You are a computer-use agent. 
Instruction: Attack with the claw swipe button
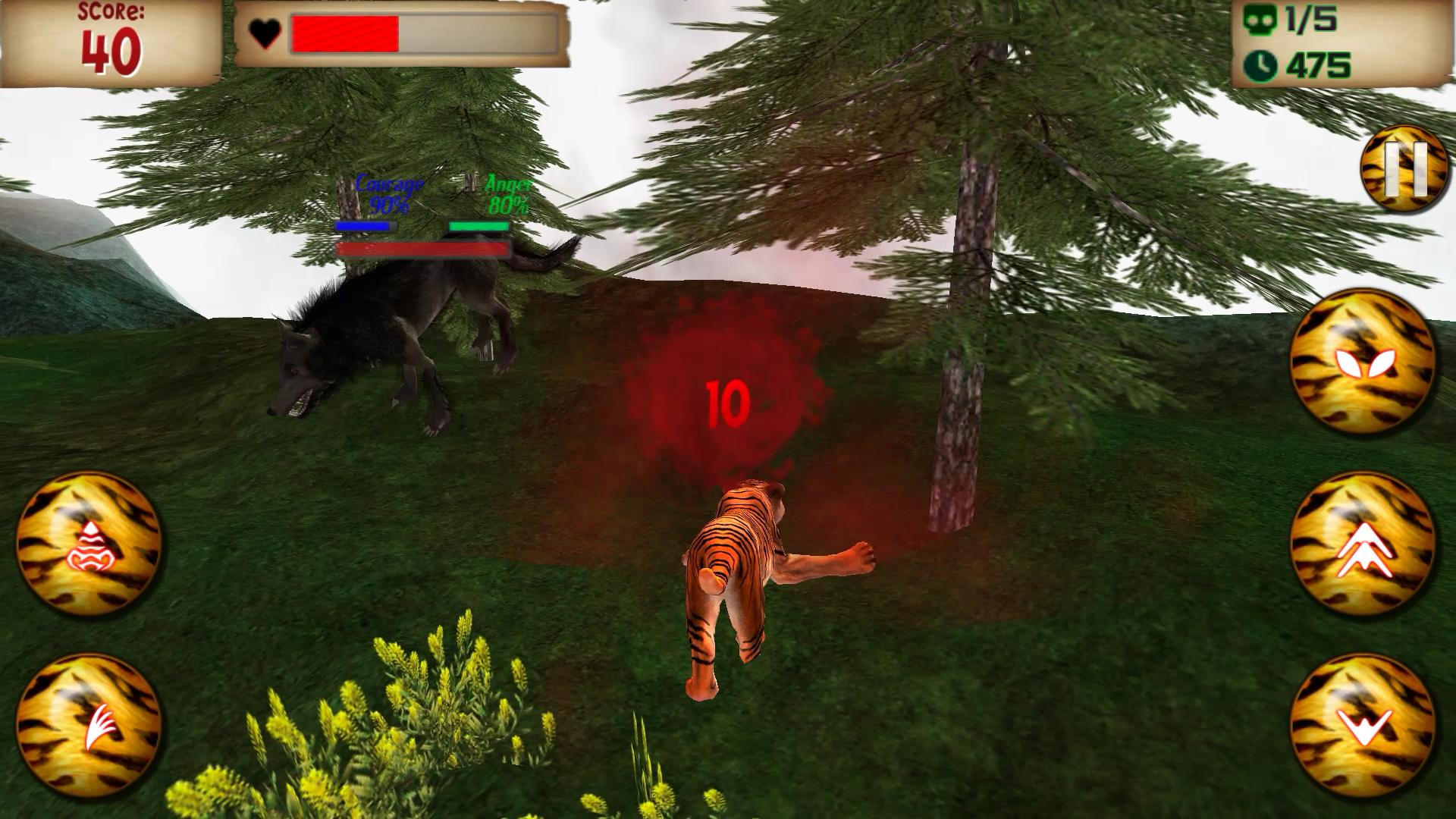pos(89,726)
